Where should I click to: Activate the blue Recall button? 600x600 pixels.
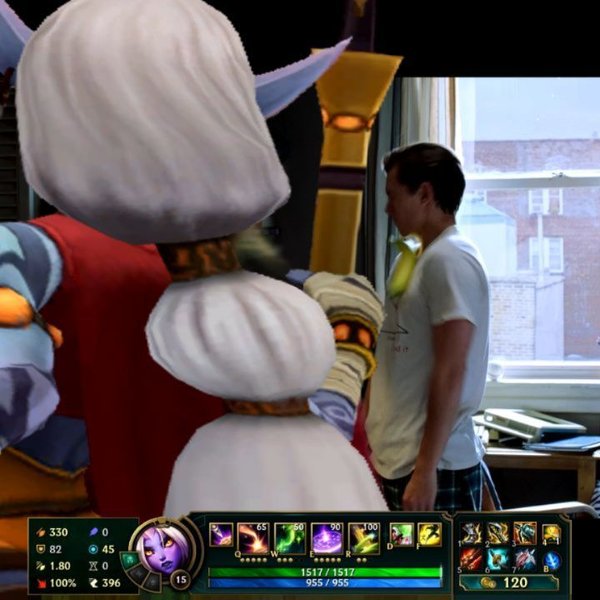(x=552, y=559)
